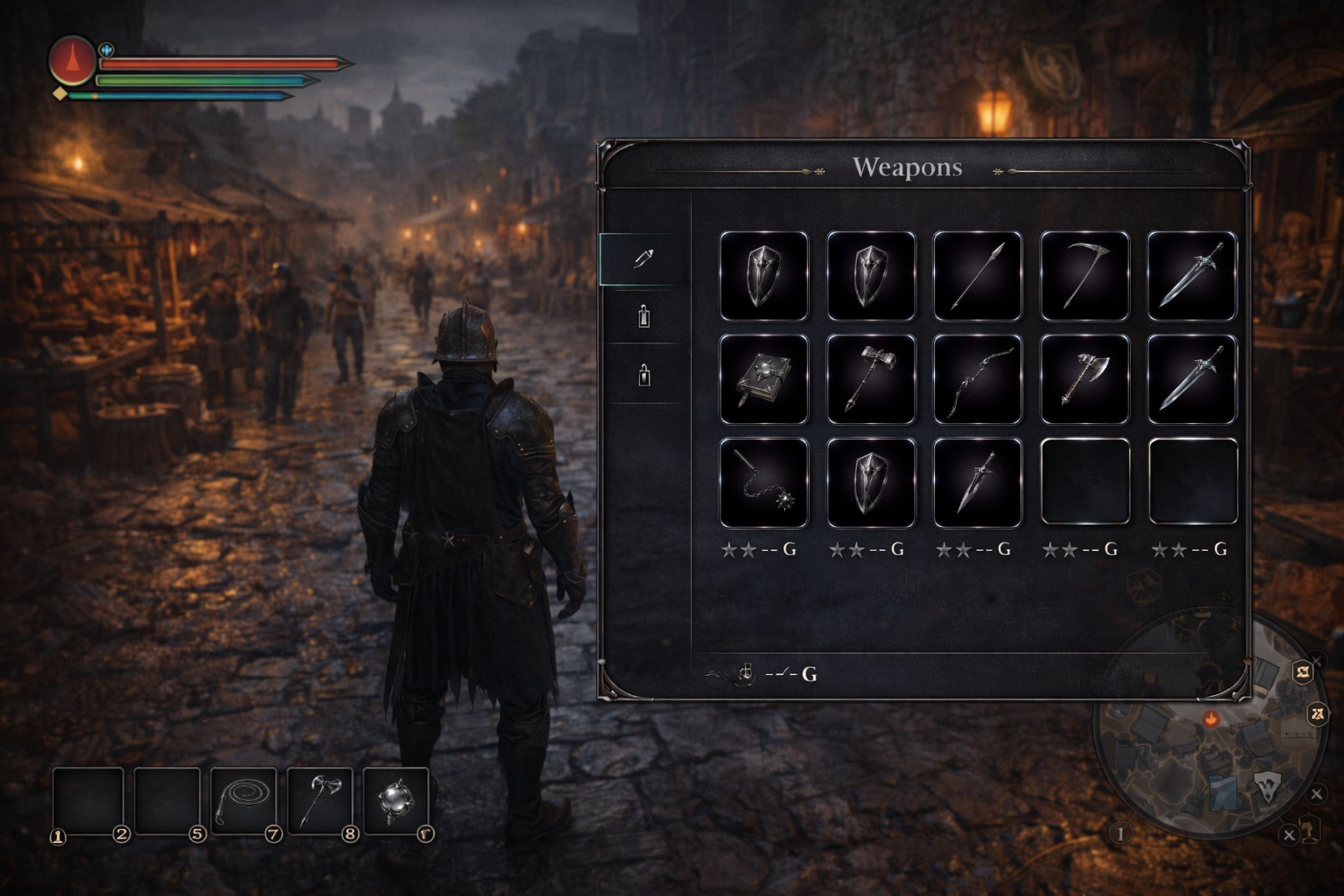
Task: Choose the dagger in the Weapons grid
Action: point(977,482)
